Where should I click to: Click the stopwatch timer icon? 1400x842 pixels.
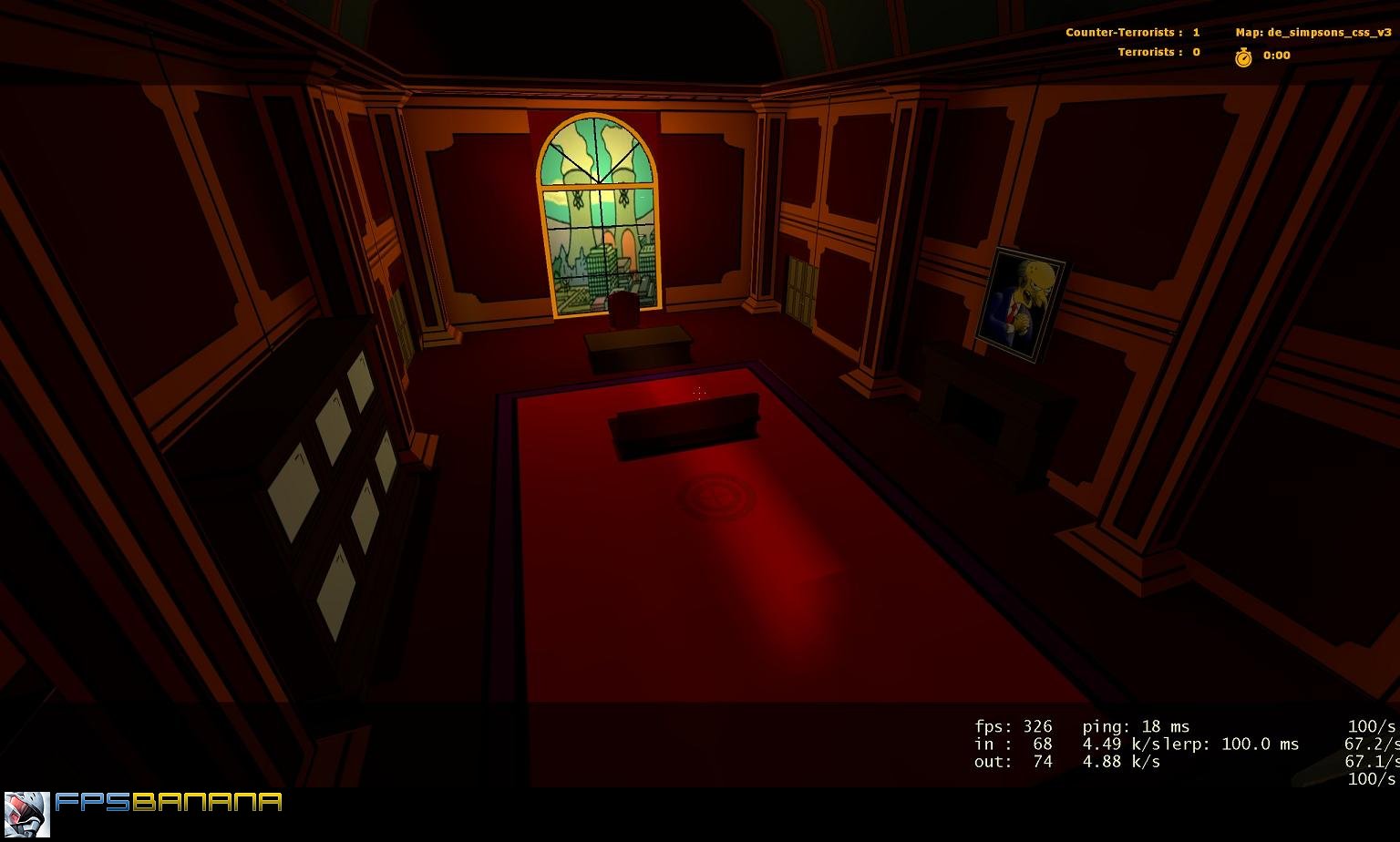[1243, 56]
